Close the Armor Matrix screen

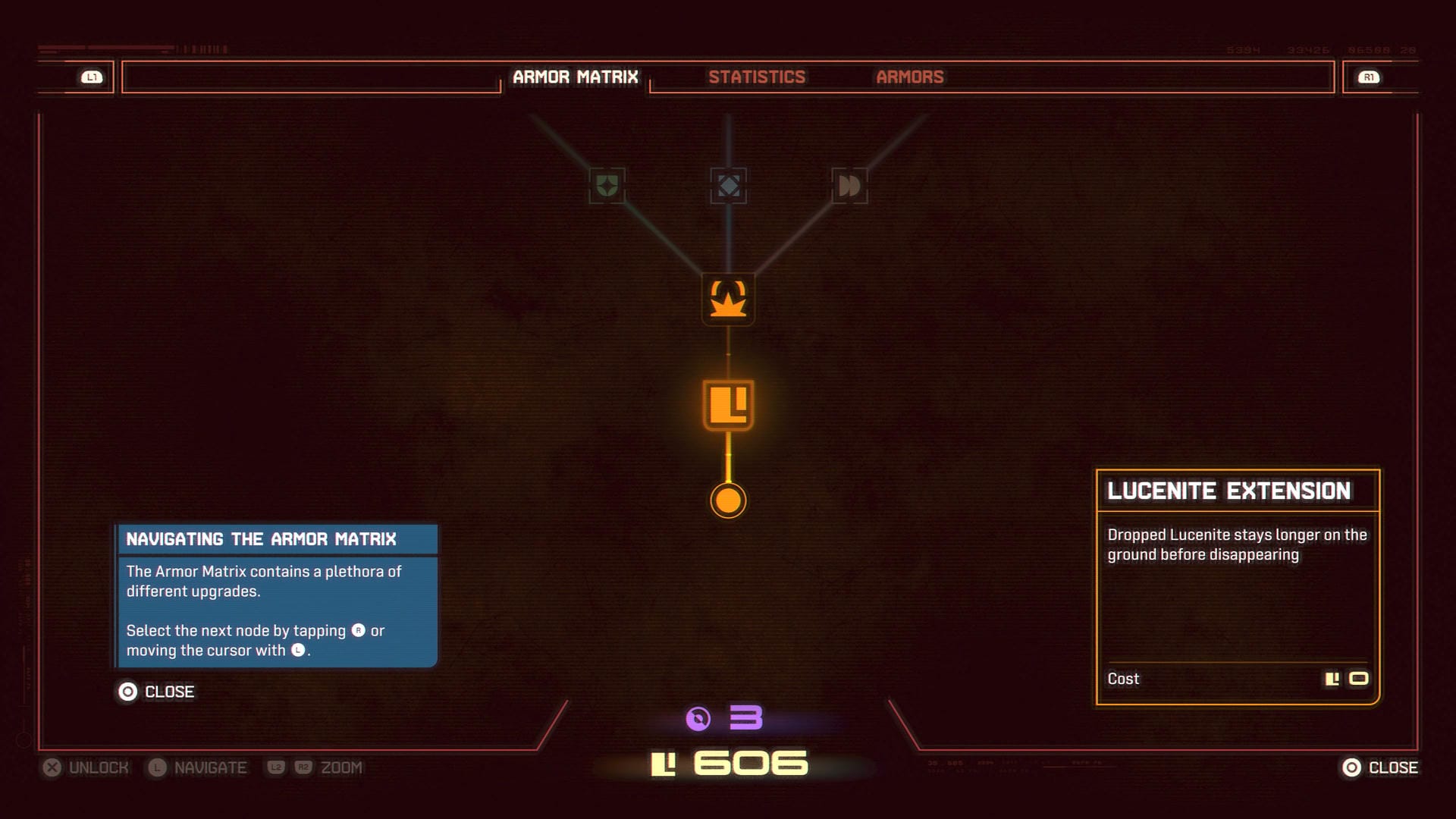[x=1379, y=767]
